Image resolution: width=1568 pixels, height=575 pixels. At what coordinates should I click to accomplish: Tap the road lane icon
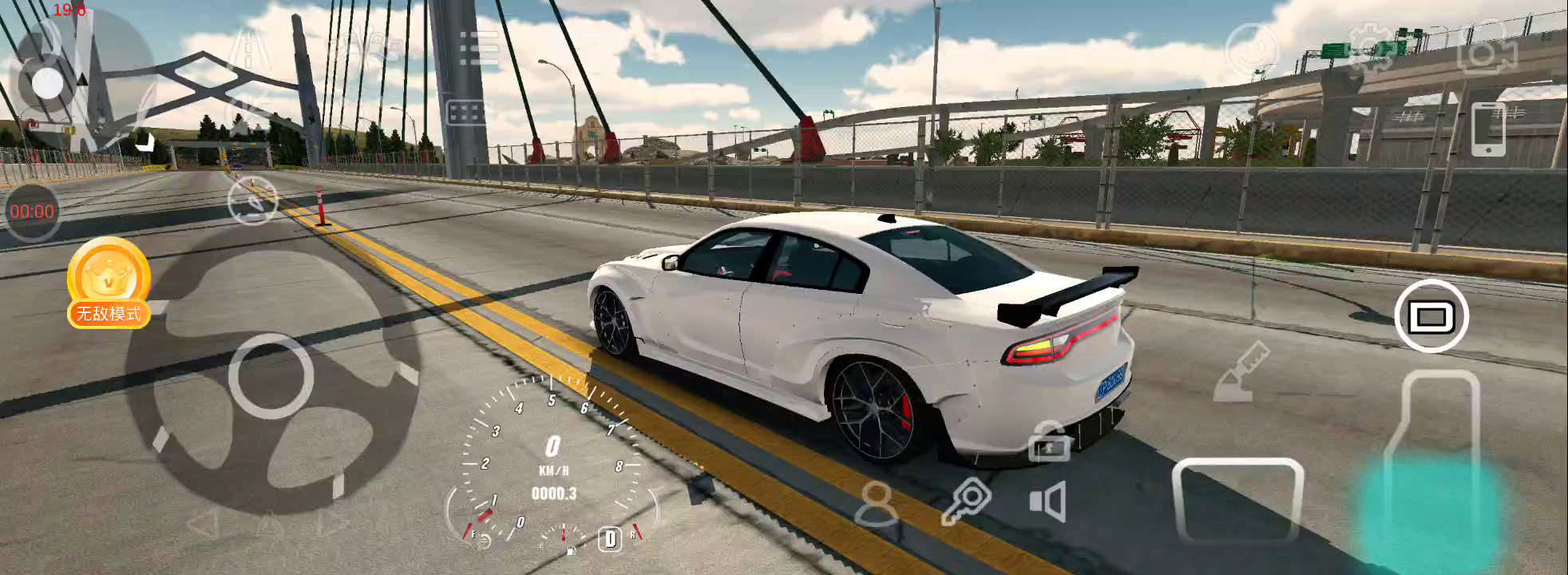248,48
